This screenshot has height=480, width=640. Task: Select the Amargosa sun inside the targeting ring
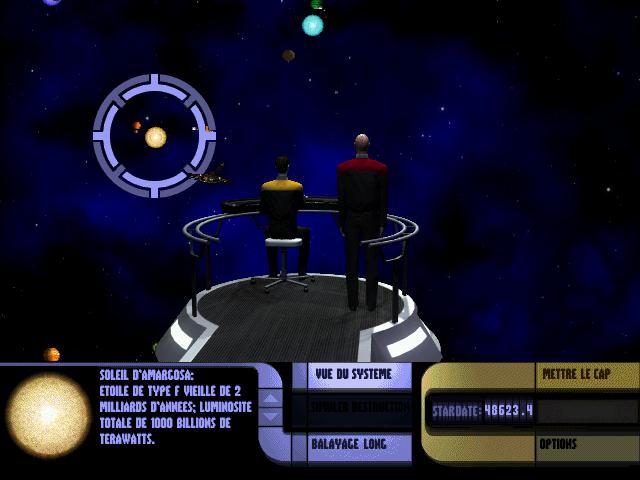(x=155, y=136)
